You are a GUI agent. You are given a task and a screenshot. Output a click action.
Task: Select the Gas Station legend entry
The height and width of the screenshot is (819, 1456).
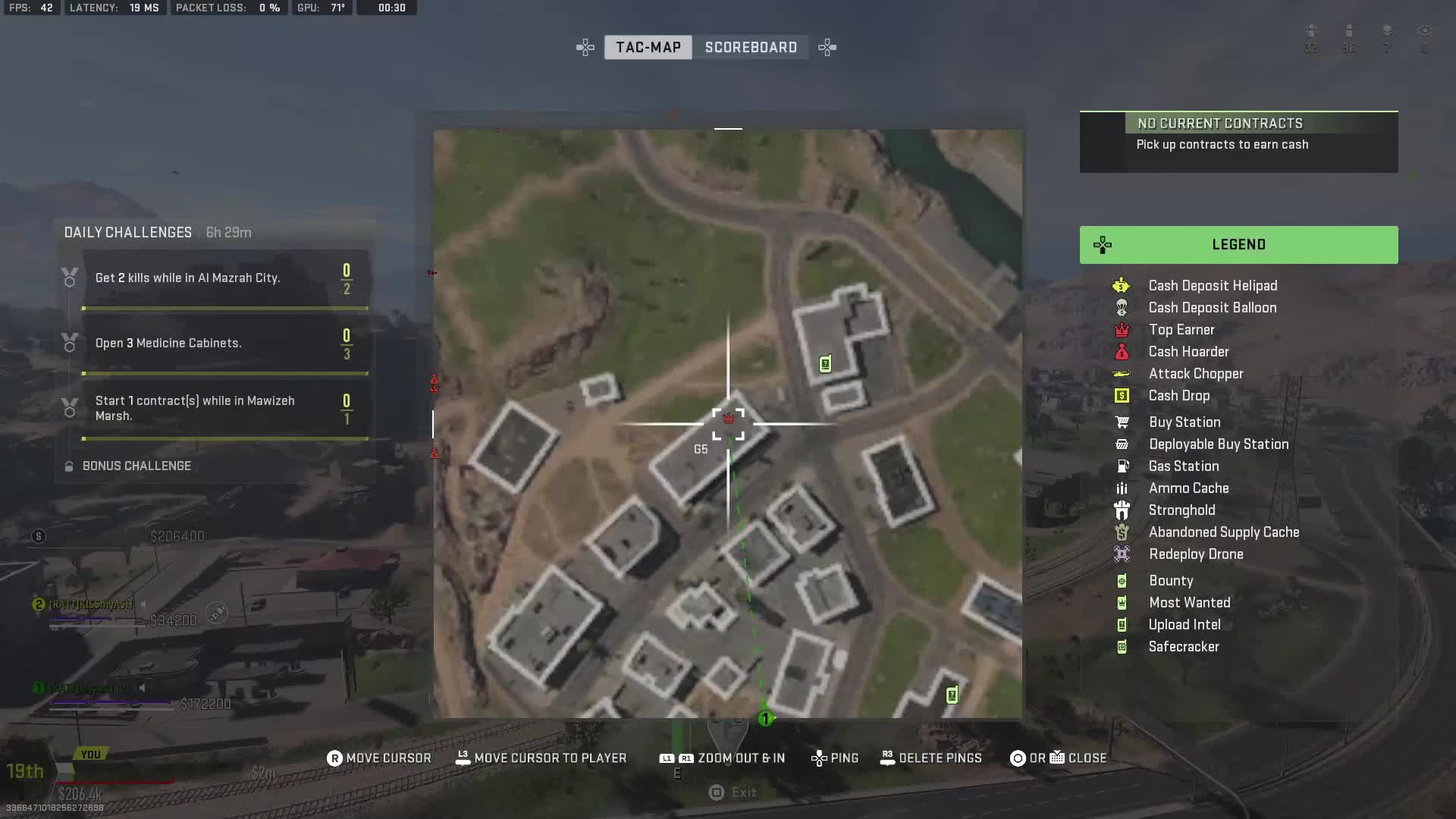tap(1183, 466)
